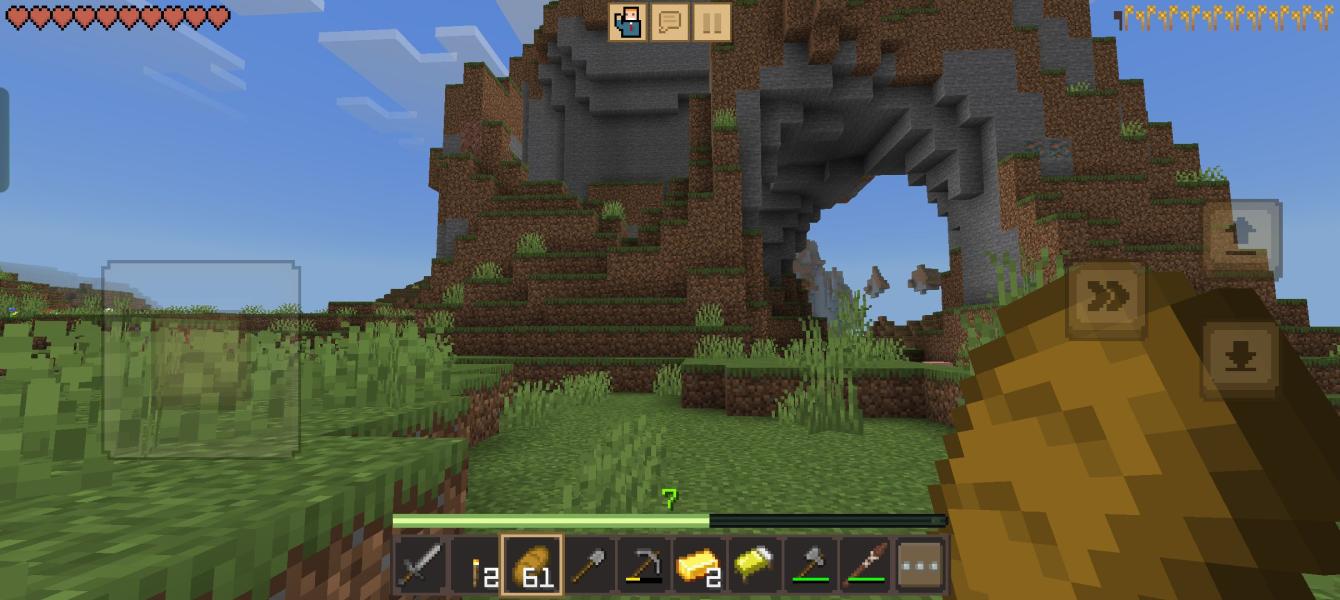The width and height of the screenshot is (1340, 600).
Task: Open the emote menu with the waving character
Action: point(629,22)
